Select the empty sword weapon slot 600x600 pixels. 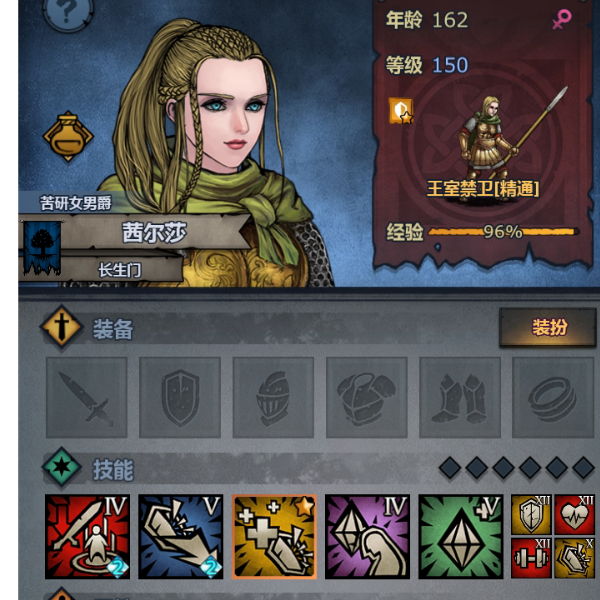click(x=87, y=398)
